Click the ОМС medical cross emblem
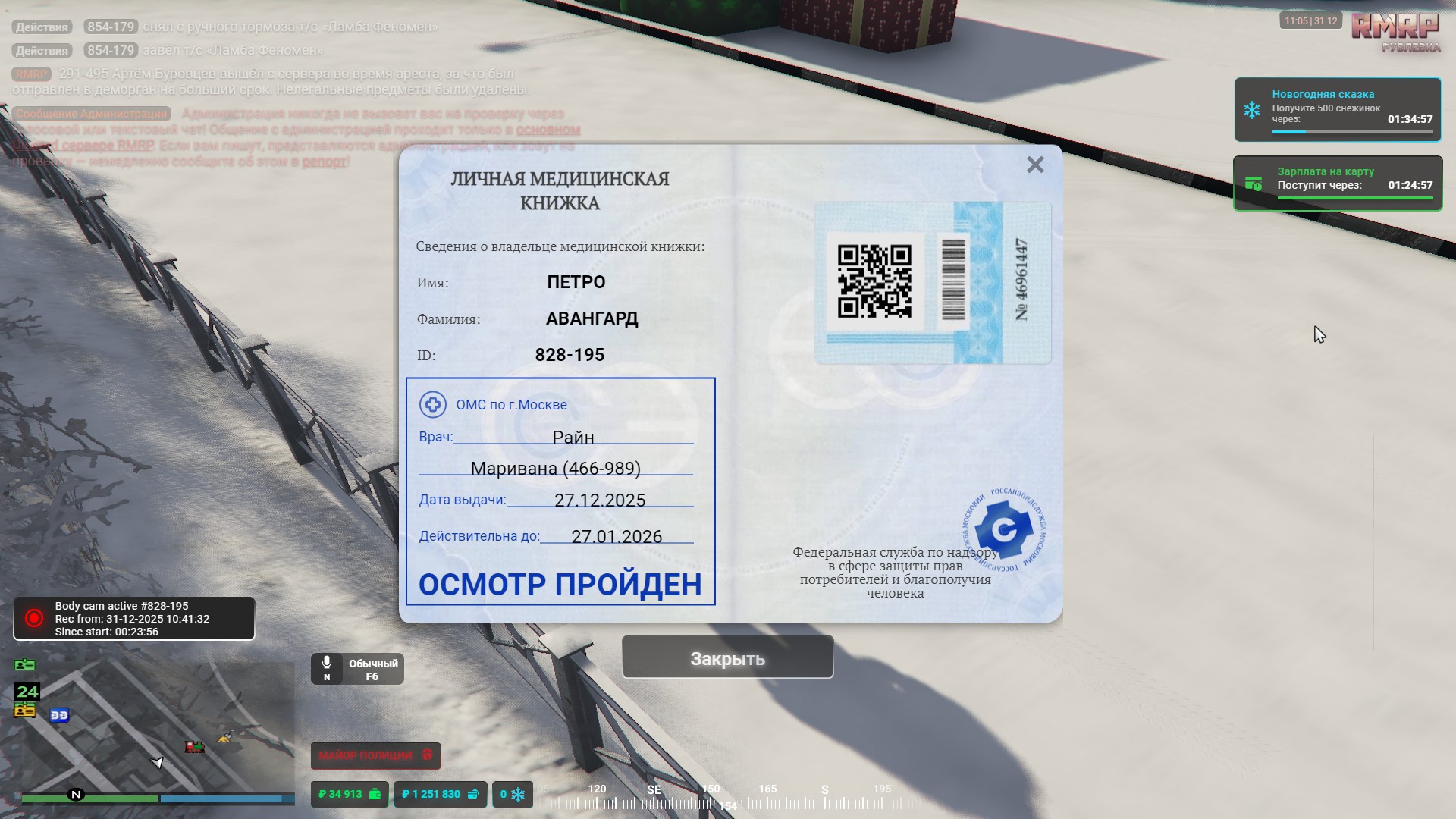The width and height of the screenshot is (1456, 819). point(432,405)
